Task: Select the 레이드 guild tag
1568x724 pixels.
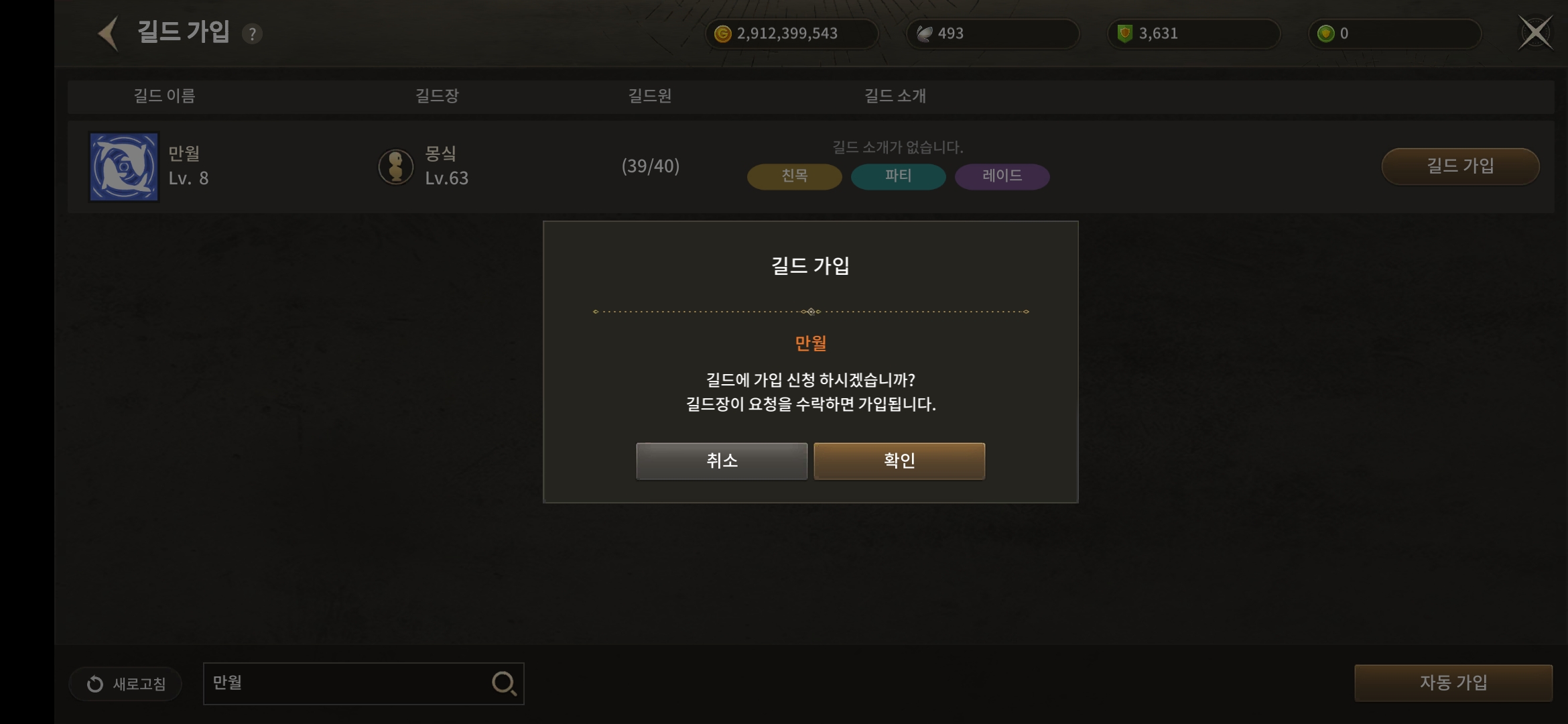Action: pyautogui.click(x=1002, y=176)
